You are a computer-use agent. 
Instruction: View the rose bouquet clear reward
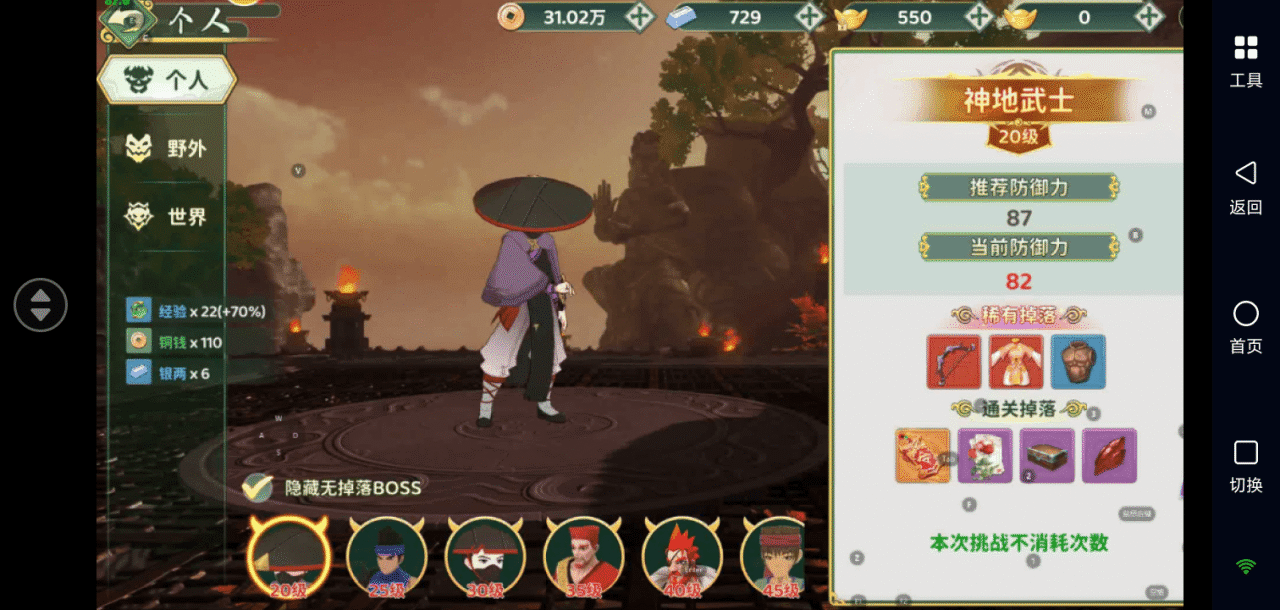[x=985, y=456]
